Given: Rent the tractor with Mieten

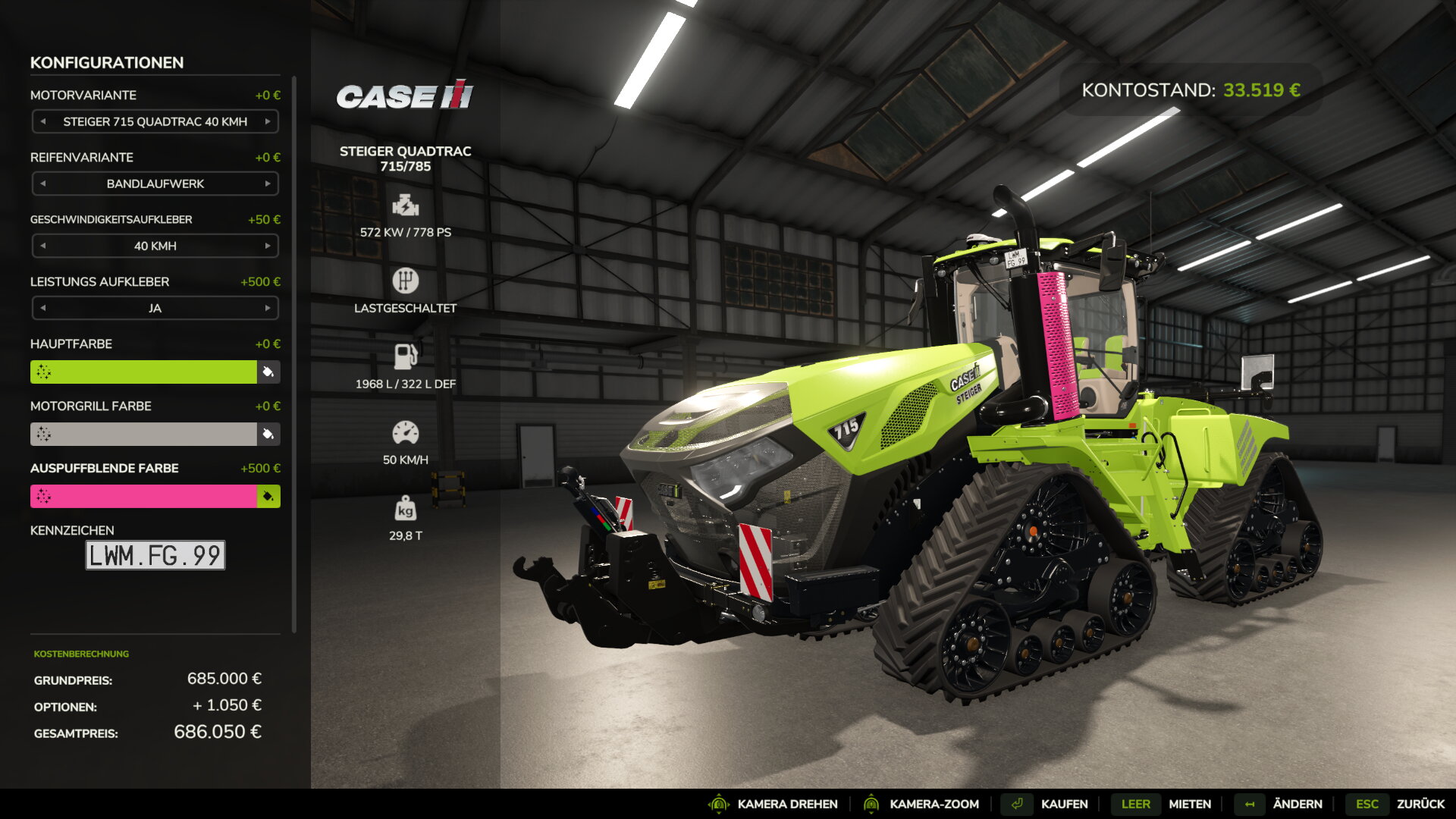Looking at the screenshot, I should pos(1189,804).
